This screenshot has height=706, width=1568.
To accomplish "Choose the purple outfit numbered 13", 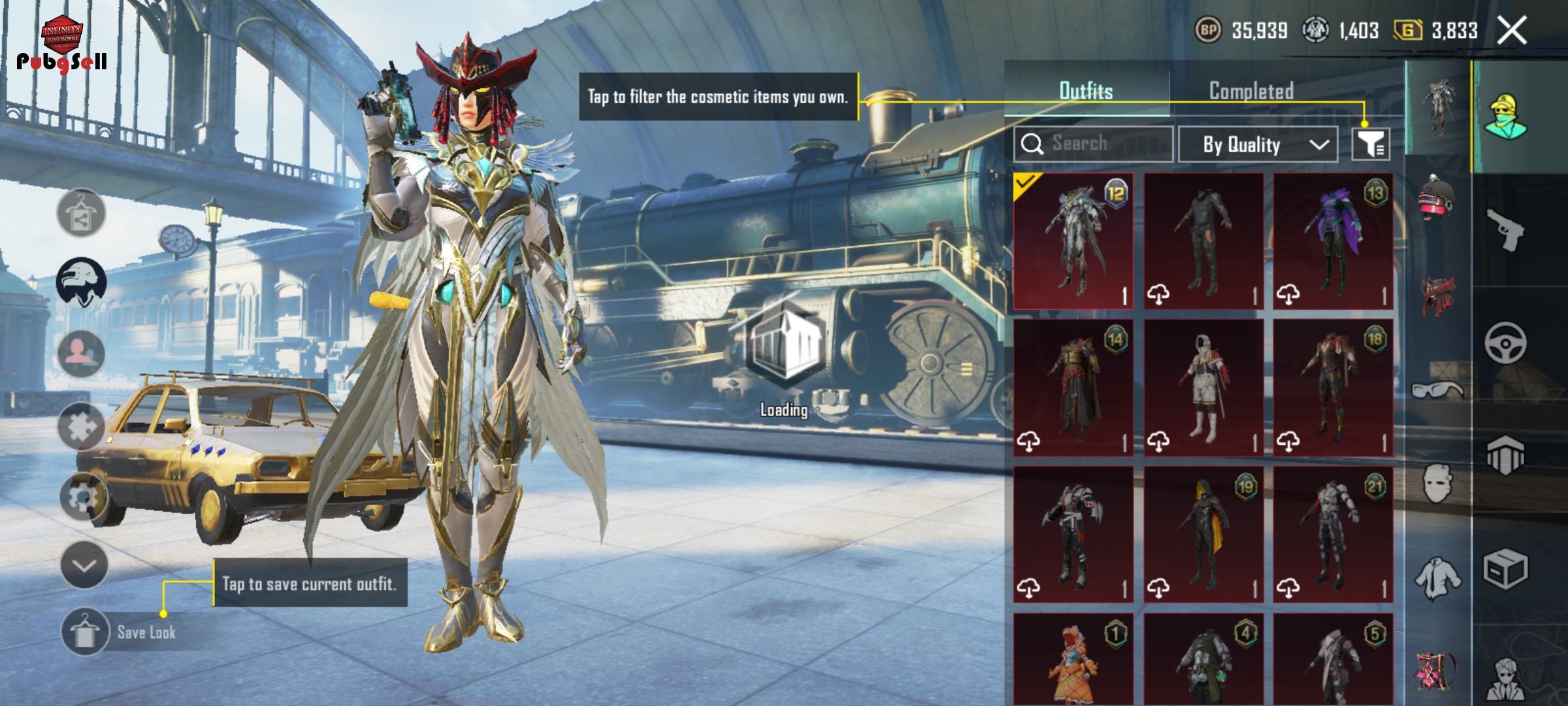I will point(1333,241).
